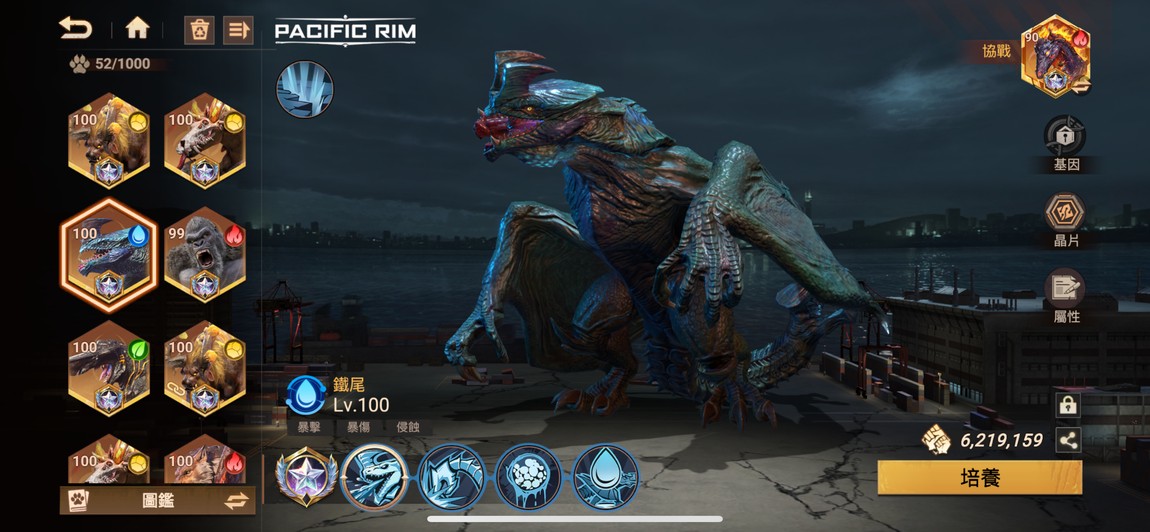Show the water drop passive skill
The height and width of the screenshot is (532, 1150).
pyautogui.click(x=605, y=477)
